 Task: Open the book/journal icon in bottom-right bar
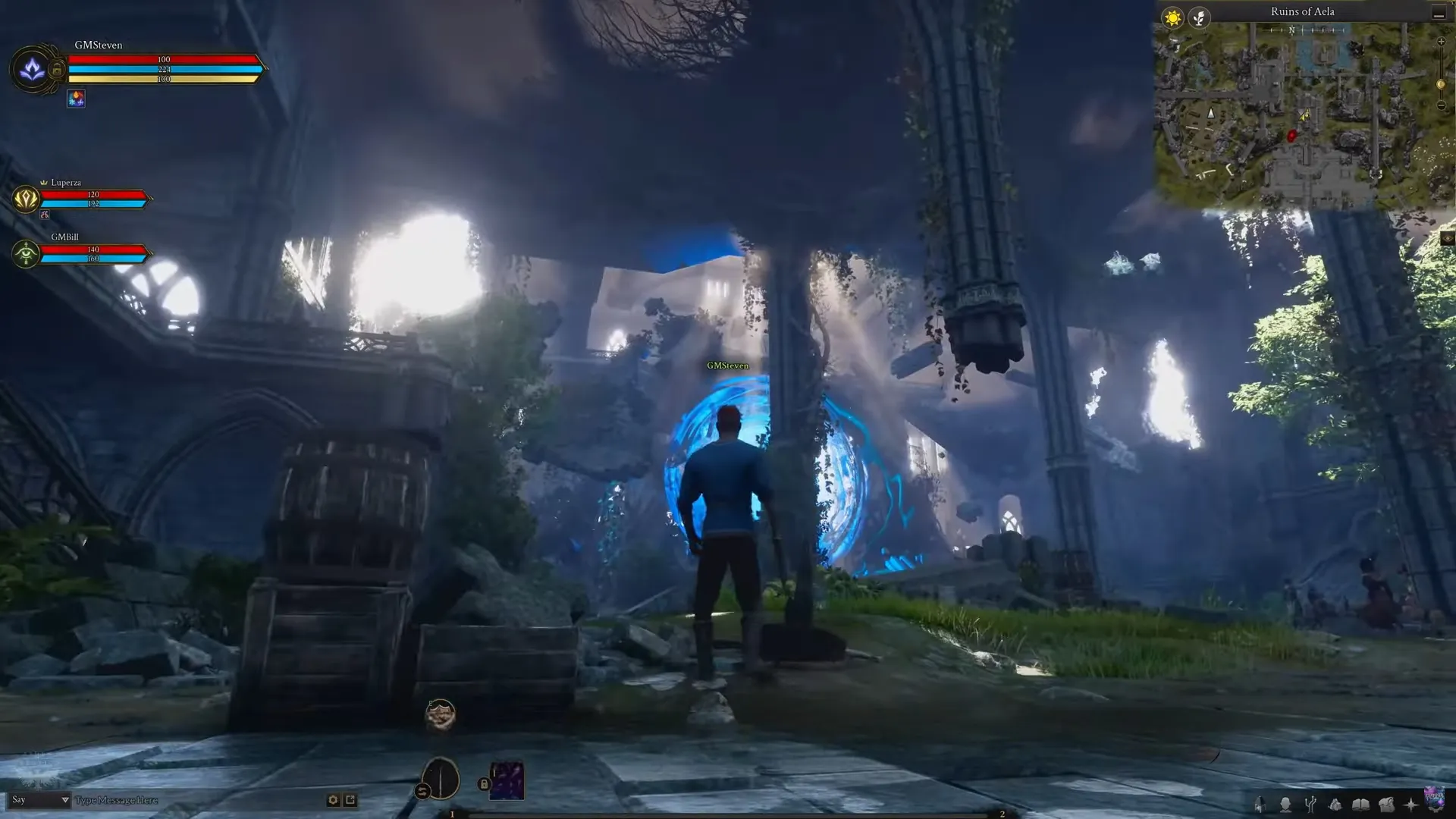[x=1361, y=805]
